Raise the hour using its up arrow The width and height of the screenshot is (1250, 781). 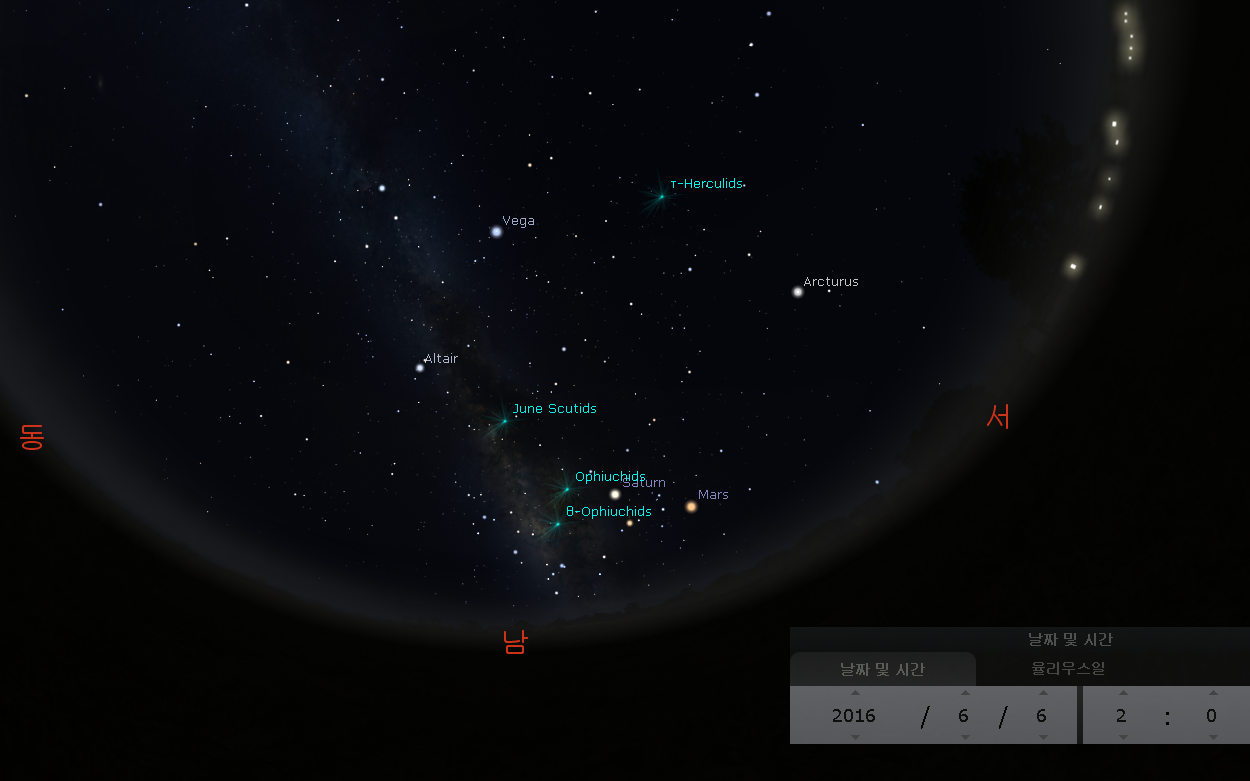tap(1122, 692)
